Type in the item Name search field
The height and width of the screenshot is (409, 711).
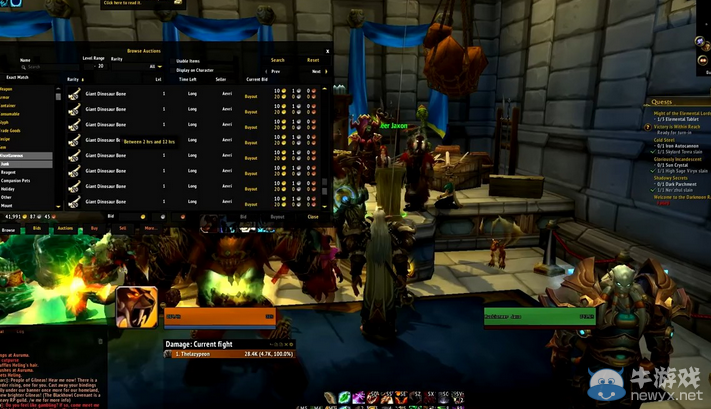(x=38, y=67)
